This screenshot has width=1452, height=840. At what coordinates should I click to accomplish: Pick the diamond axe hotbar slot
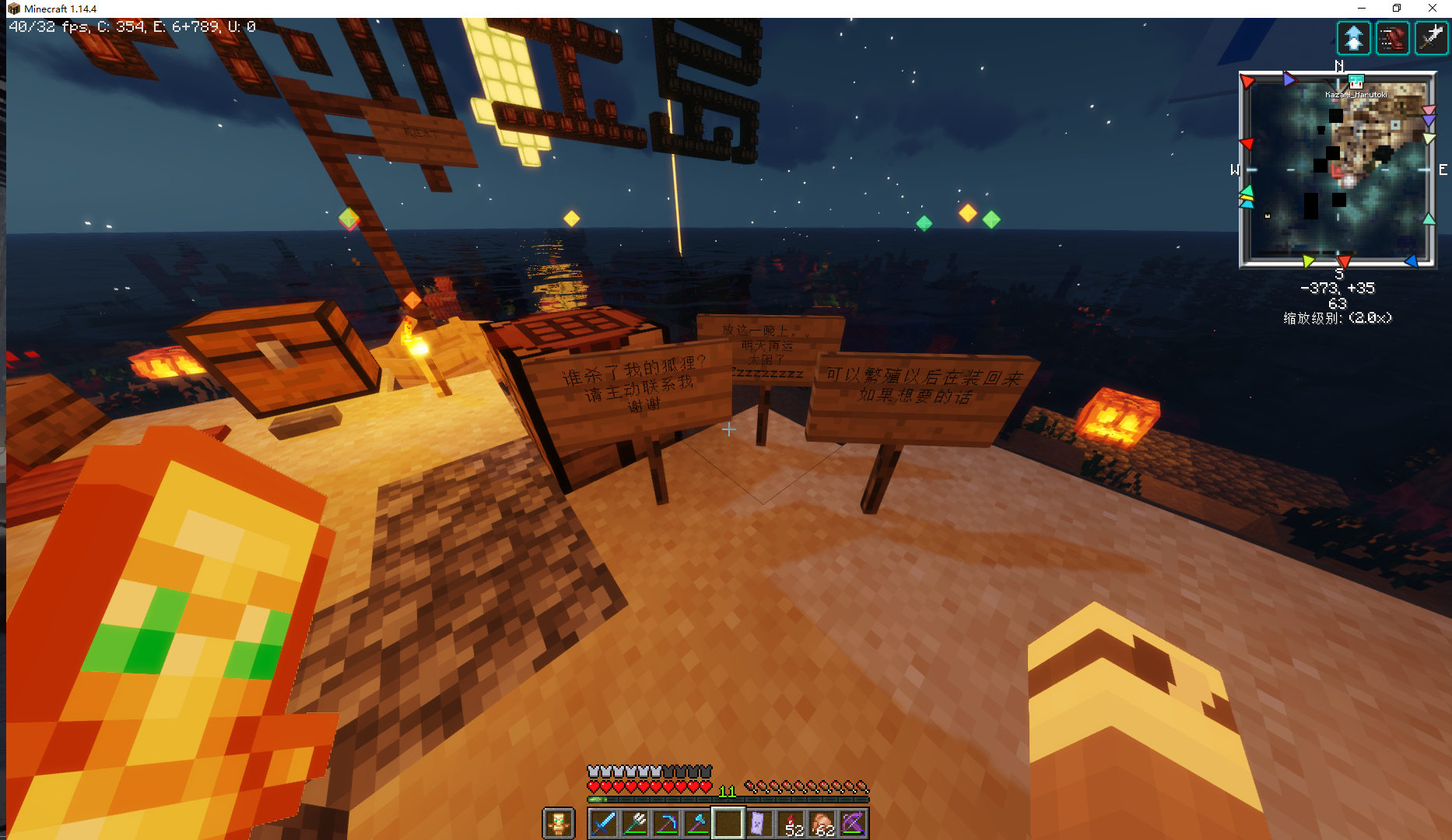pyautogui.click(x=697, y=824)
